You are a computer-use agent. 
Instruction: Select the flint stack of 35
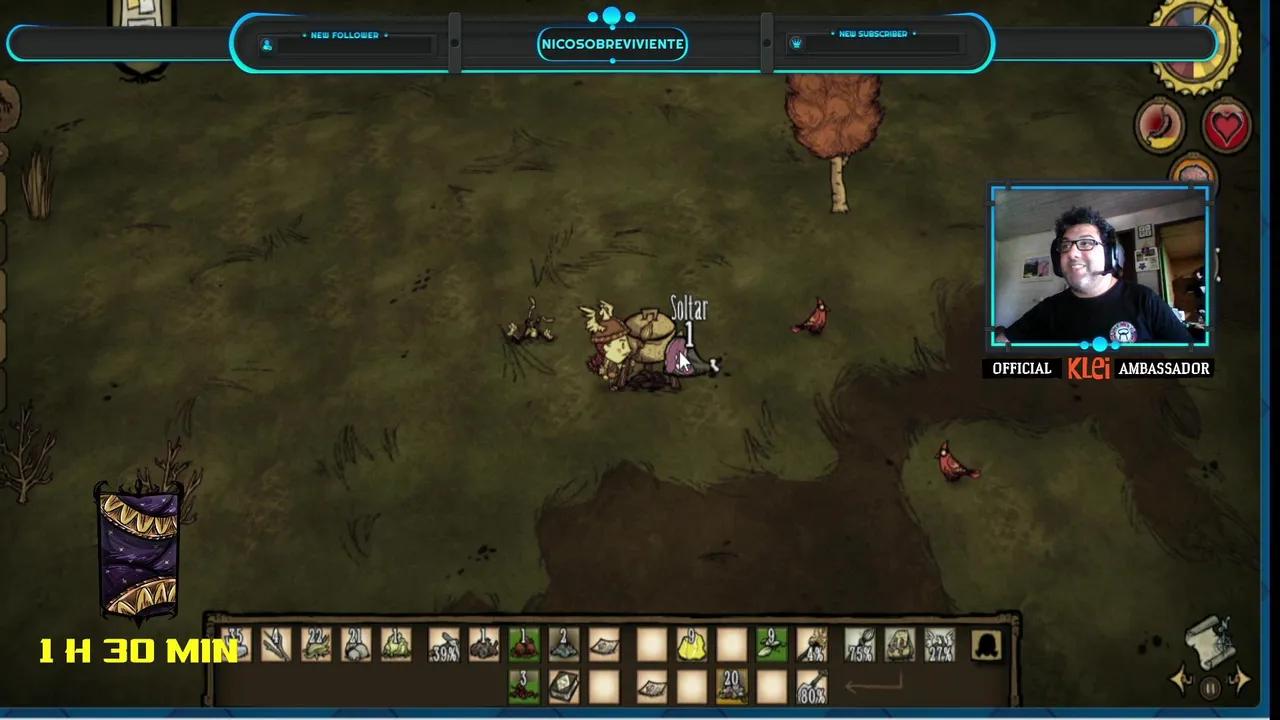point(236,645)
